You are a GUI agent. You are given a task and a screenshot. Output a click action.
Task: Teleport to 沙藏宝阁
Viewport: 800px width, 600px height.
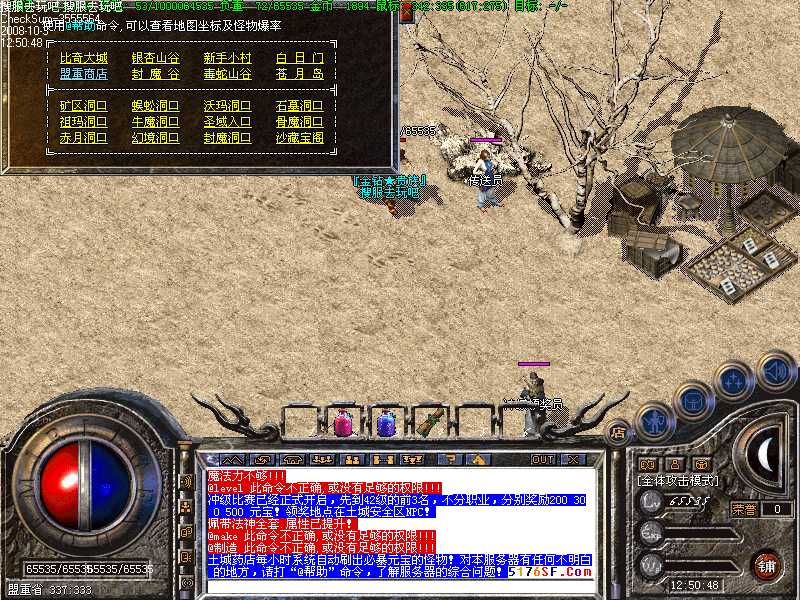(x=299, y=137)
